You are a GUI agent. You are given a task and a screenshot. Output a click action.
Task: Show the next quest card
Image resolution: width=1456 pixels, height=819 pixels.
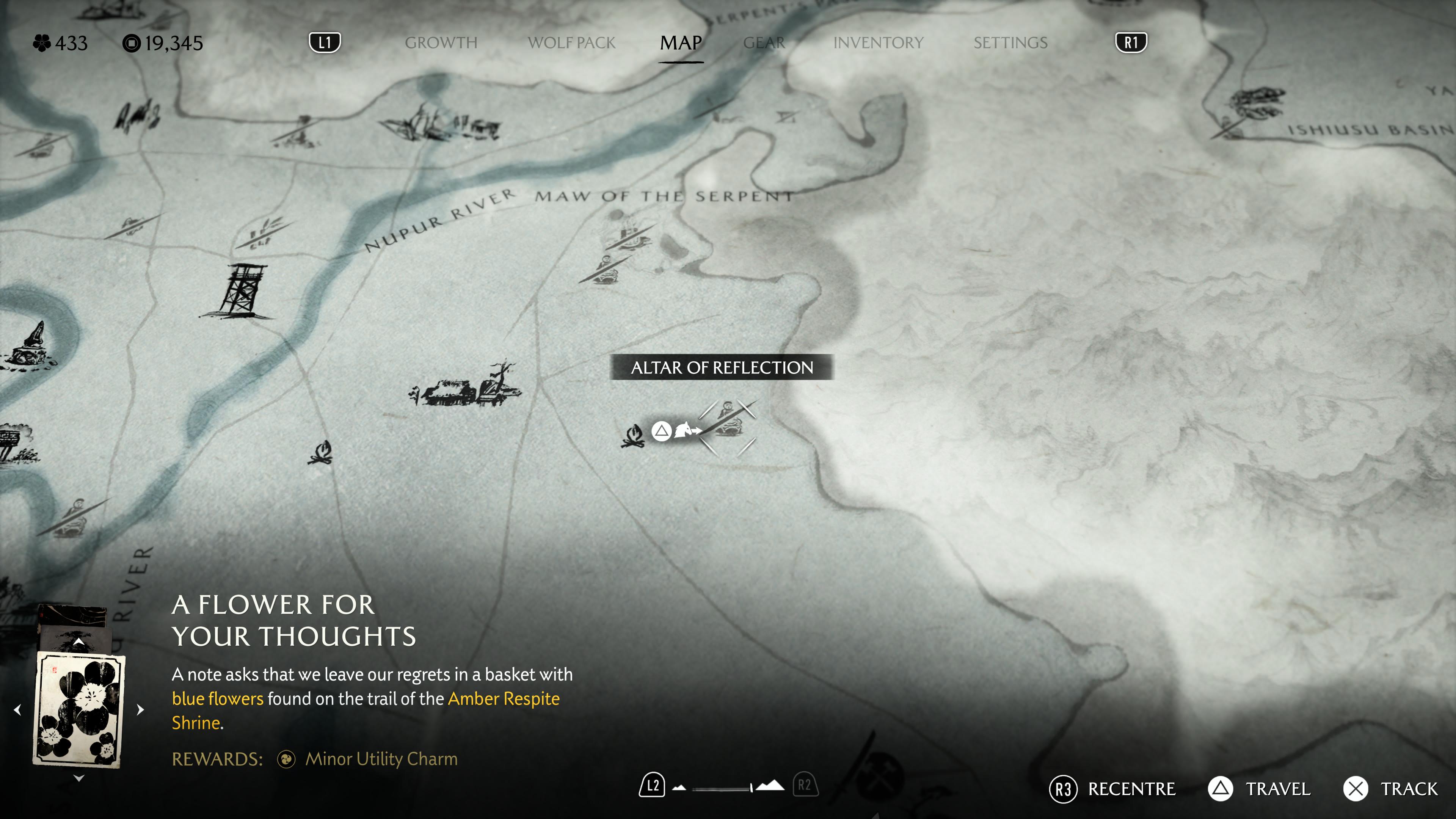(141, 710)
